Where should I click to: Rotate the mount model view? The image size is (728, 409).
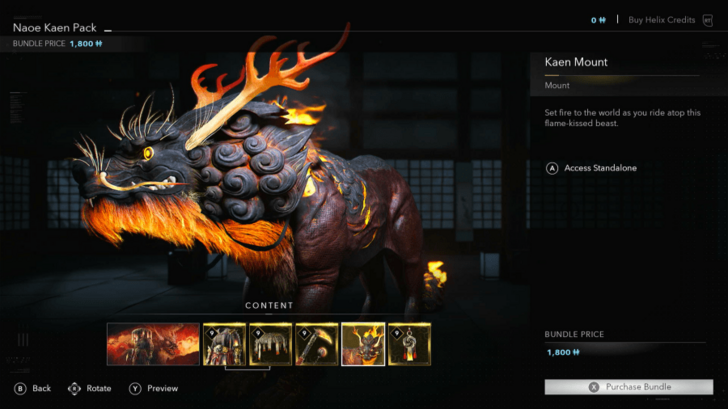coord(89,388)
